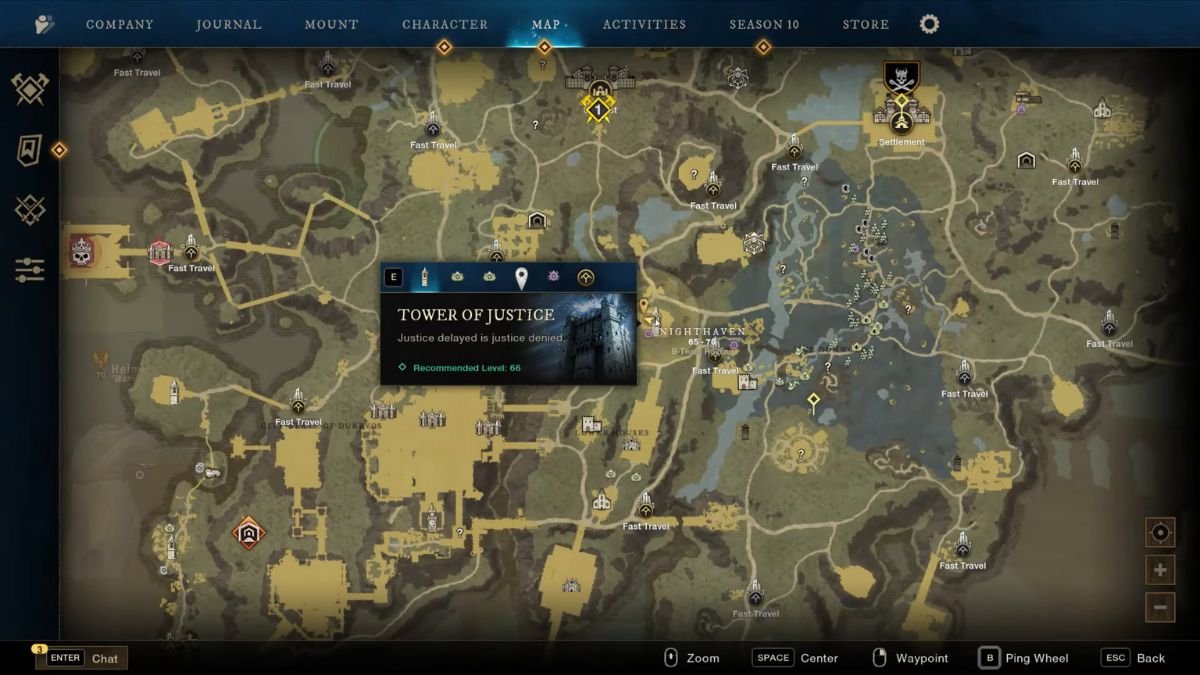This screenshot has width=1200, height=675.
Task: Select the Map tab
Action: click(545, 24)
